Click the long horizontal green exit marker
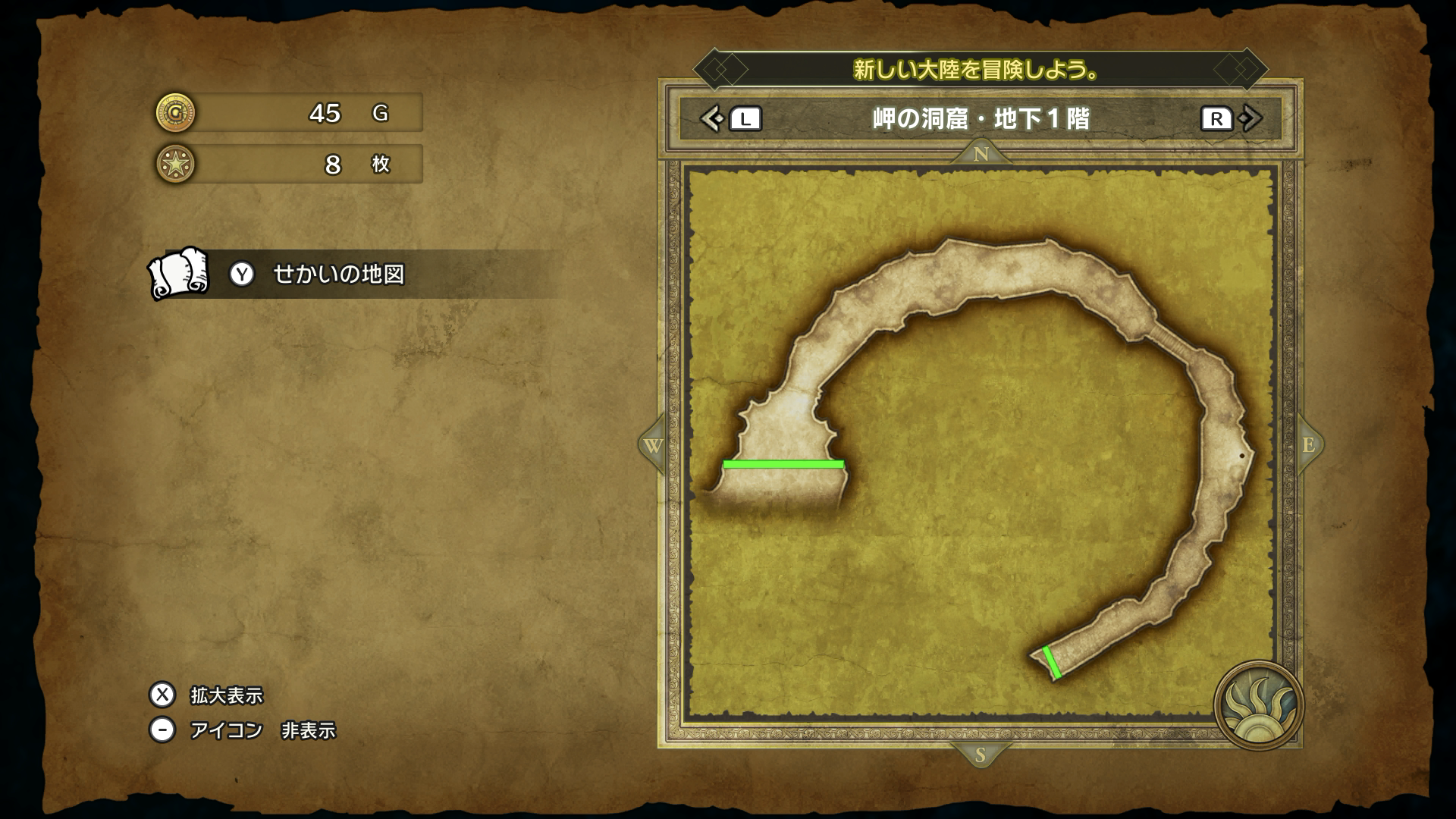The height and width of the screenshot is (819, 1456). click(783, 463)
